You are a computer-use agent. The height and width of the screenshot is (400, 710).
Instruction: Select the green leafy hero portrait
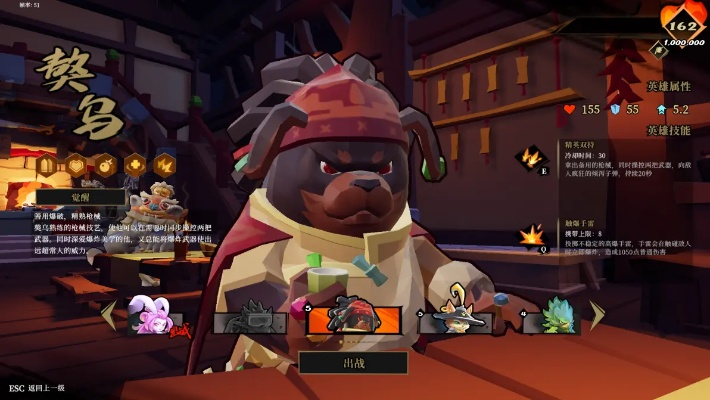coord(552,318)
